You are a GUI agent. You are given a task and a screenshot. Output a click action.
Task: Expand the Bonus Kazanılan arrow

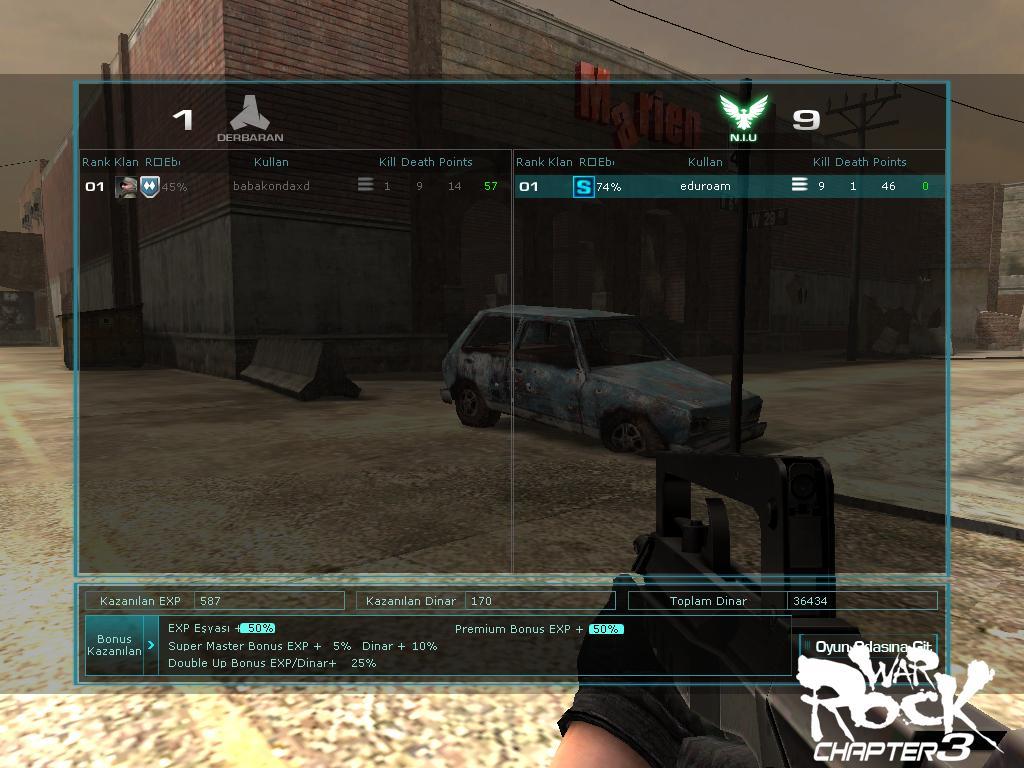click(x=151, y=645)
